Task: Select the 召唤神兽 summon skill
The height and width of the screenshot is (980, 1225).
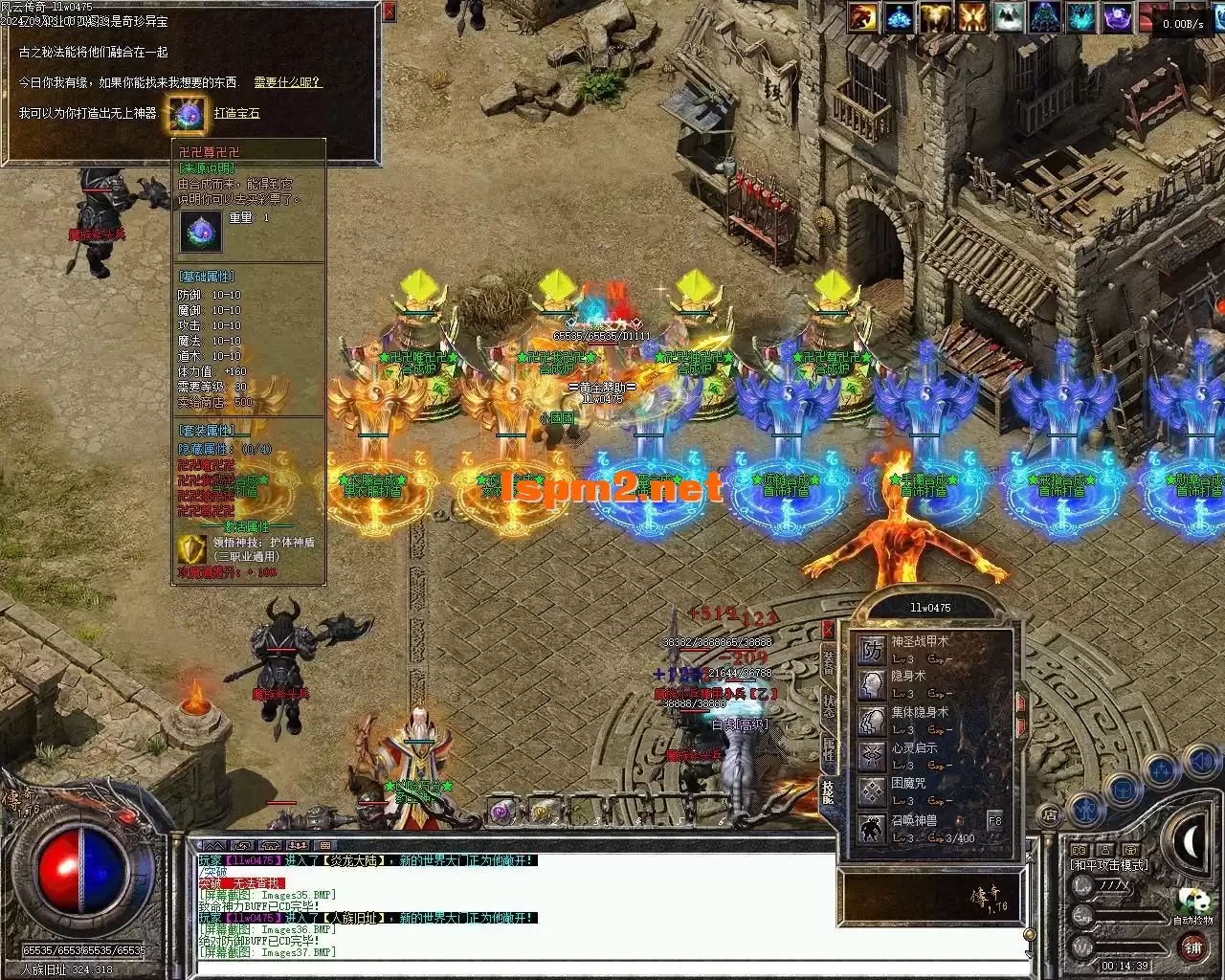Action: point(872,828)
